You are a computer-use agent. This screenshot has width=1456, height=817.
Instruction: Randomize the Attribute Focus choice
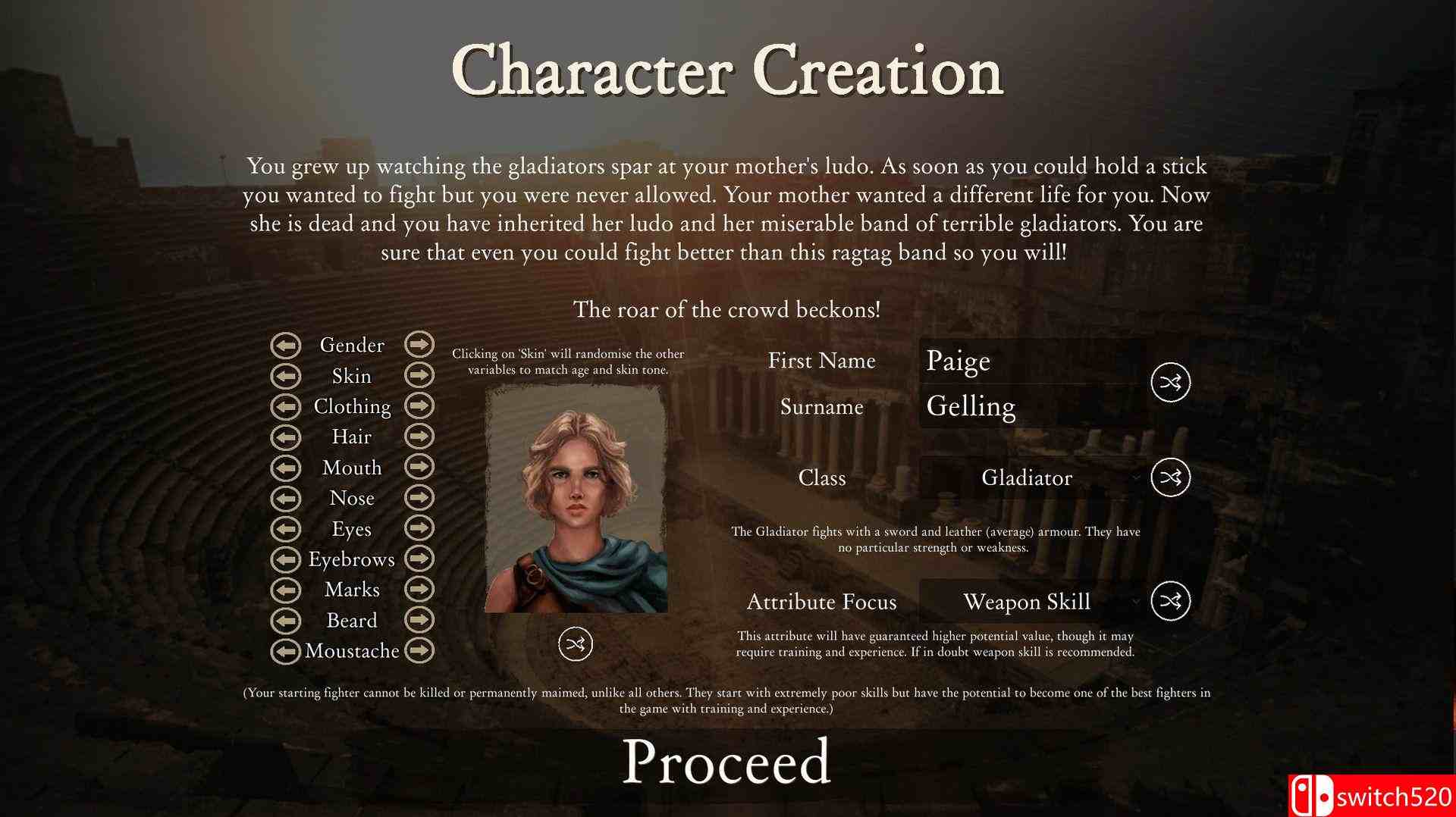pos(1169,602)
